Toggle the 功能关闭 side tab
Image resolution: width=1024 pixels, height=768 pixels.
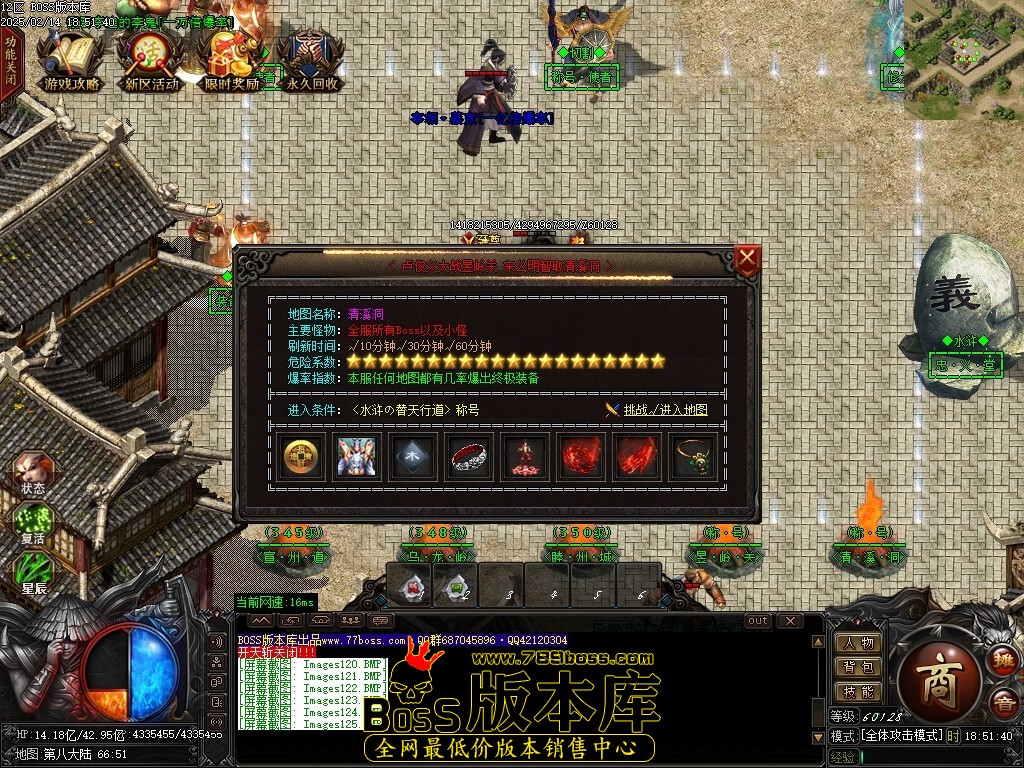coord(10,61)
